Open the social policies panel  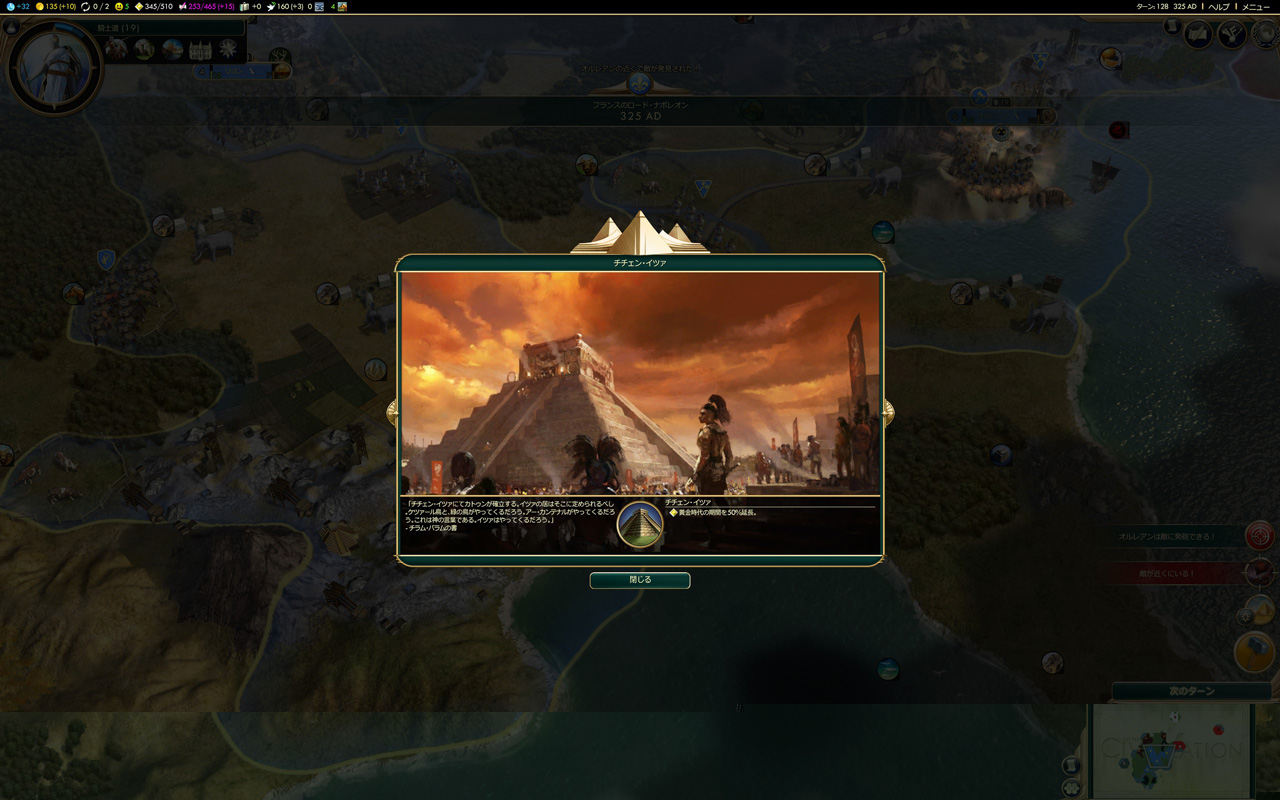pyautogui.click(x=1198, y=36)
